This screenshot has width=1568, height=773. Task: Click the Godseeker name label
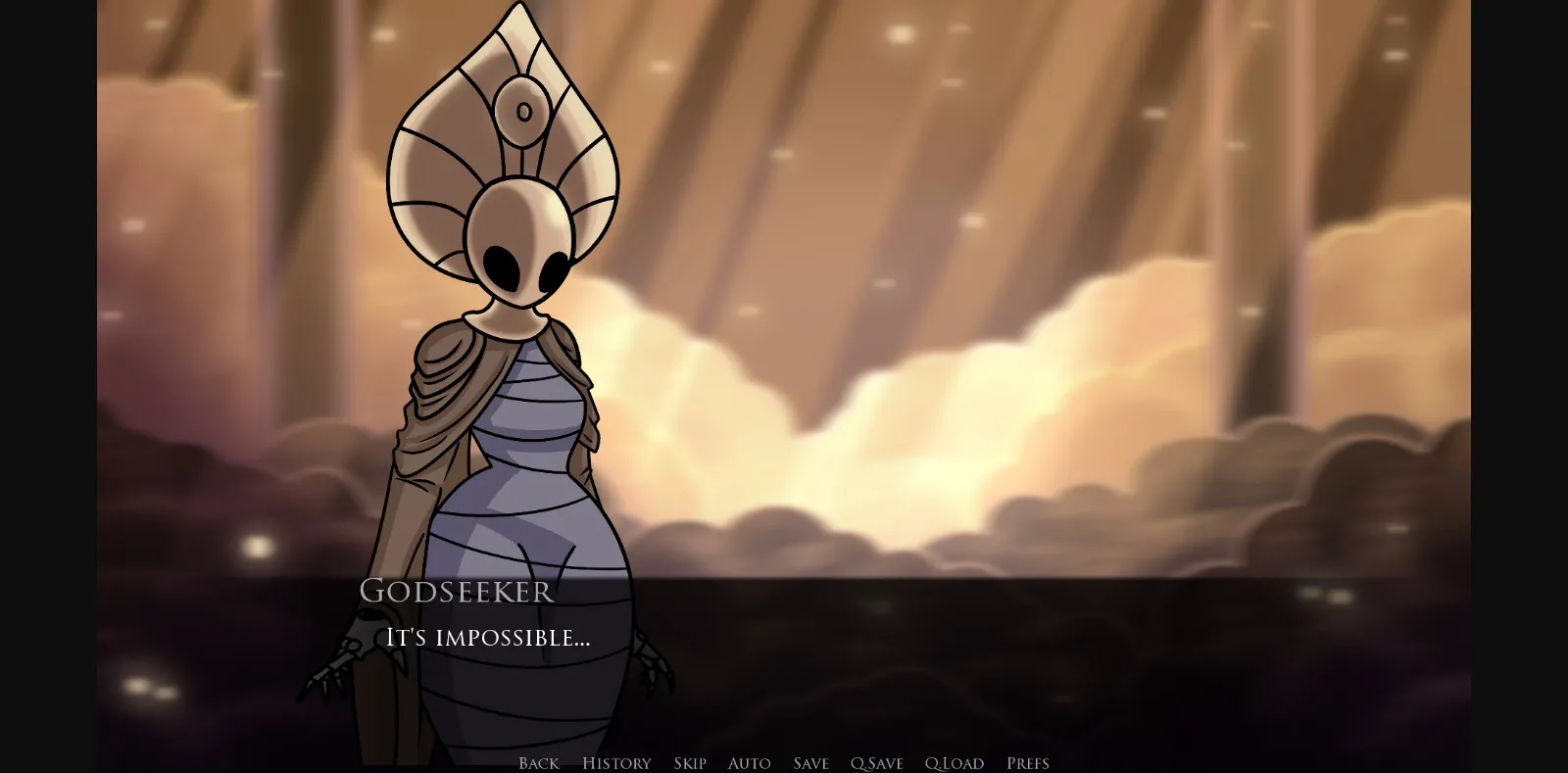tap(455, 592)
